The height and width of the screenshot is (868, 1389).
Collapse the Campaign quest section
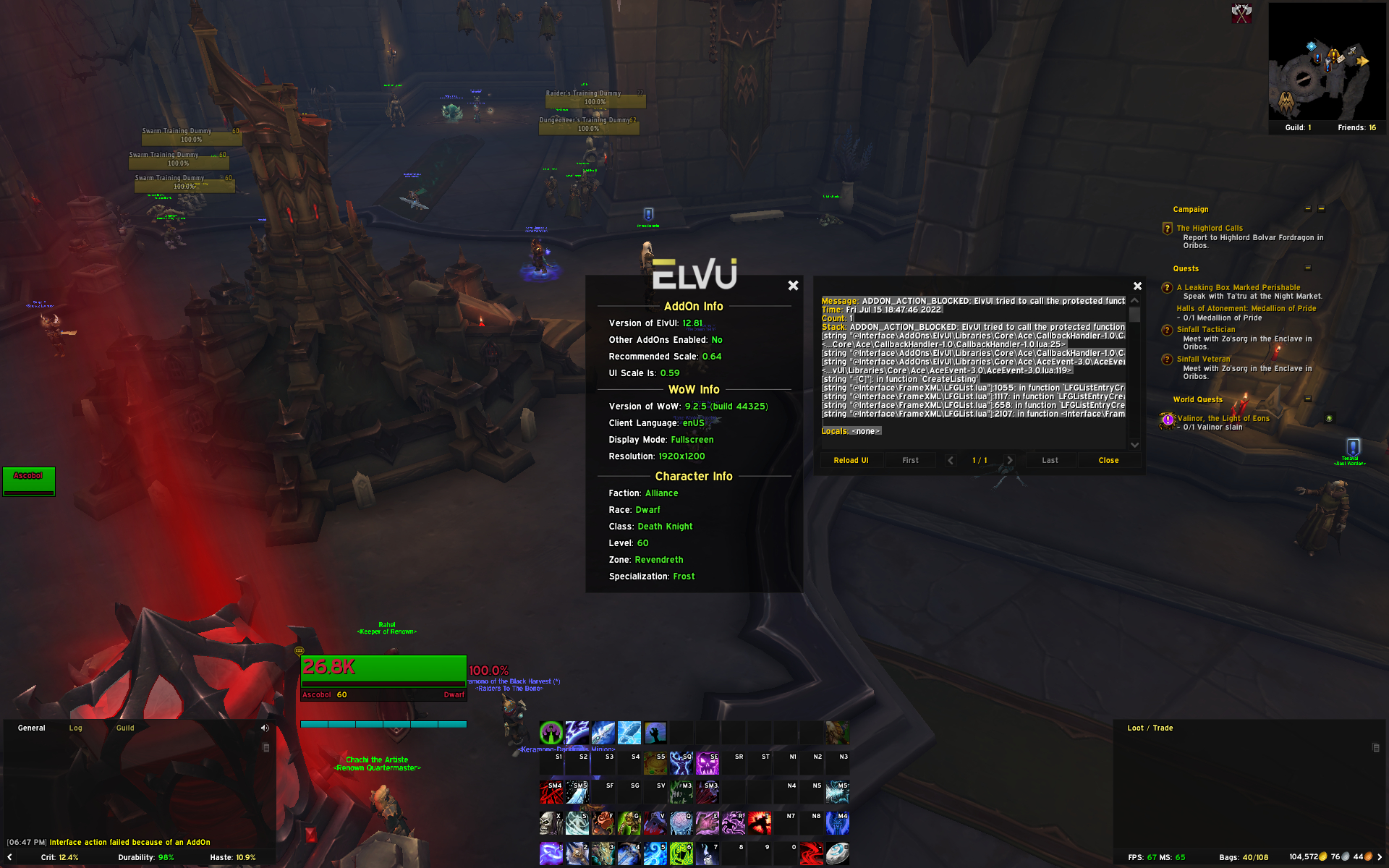pyautogui.click(x=1307, y=209)
